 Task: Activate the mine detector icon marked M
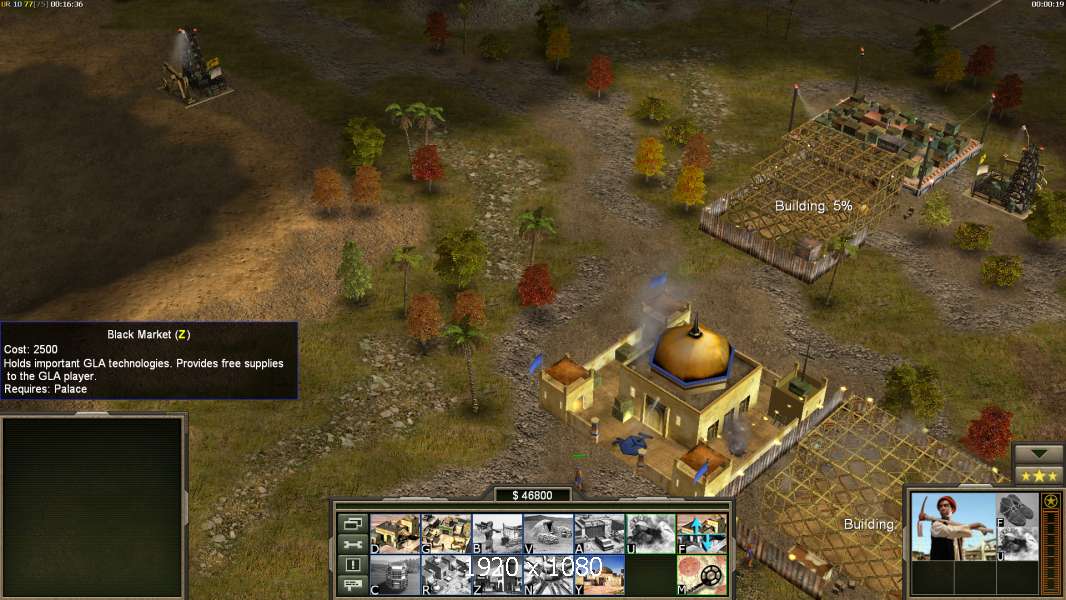point(701,575)
